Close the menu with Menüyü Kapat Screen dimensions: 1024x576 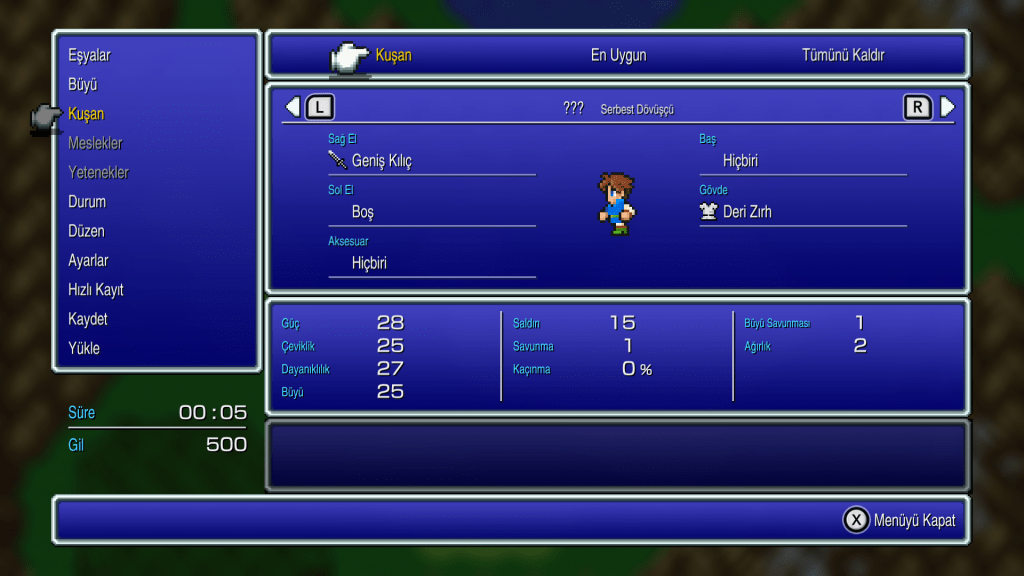coord(900,520)
